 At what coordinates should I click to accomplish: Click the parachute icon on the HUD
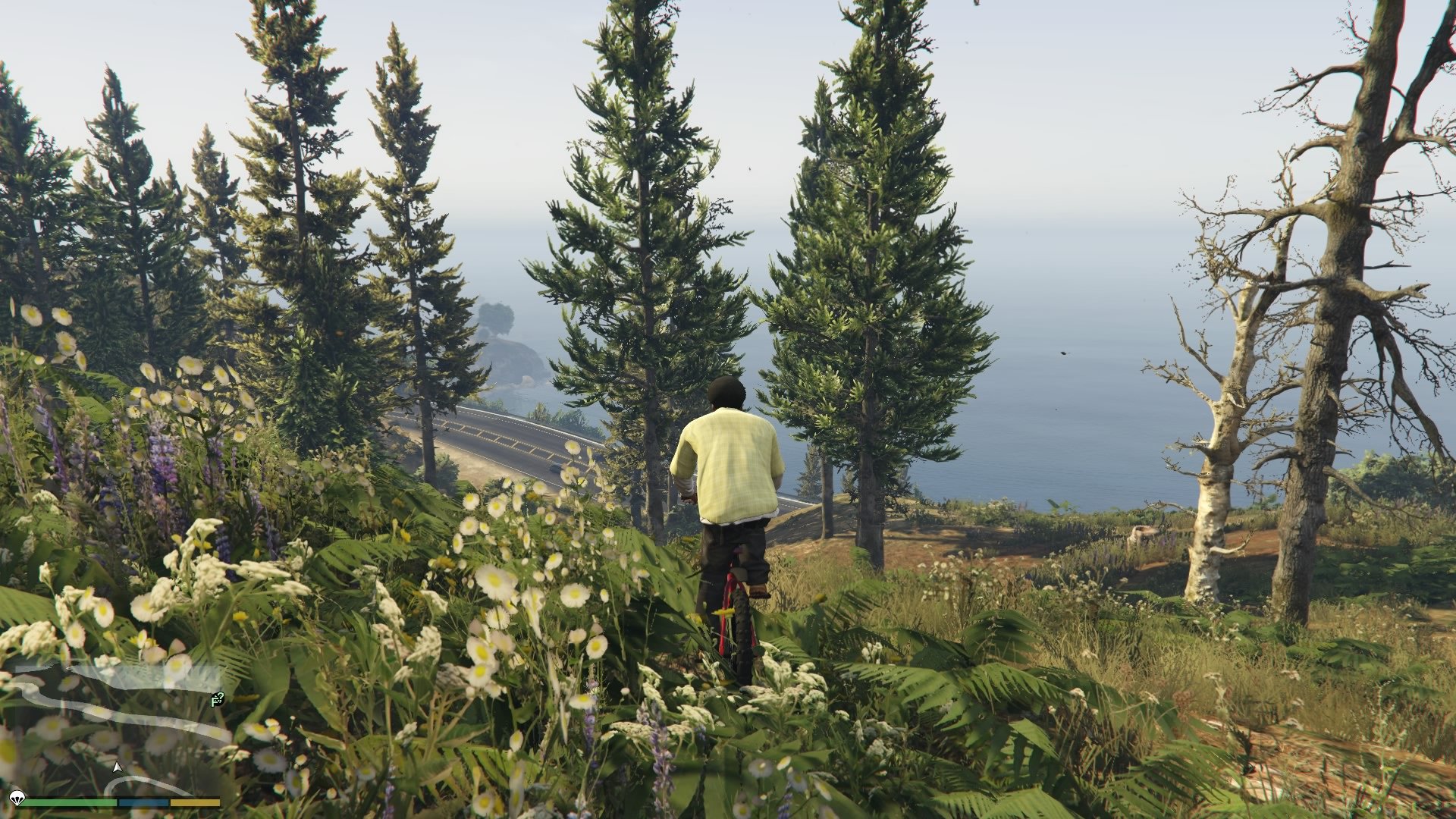point(17,802)
